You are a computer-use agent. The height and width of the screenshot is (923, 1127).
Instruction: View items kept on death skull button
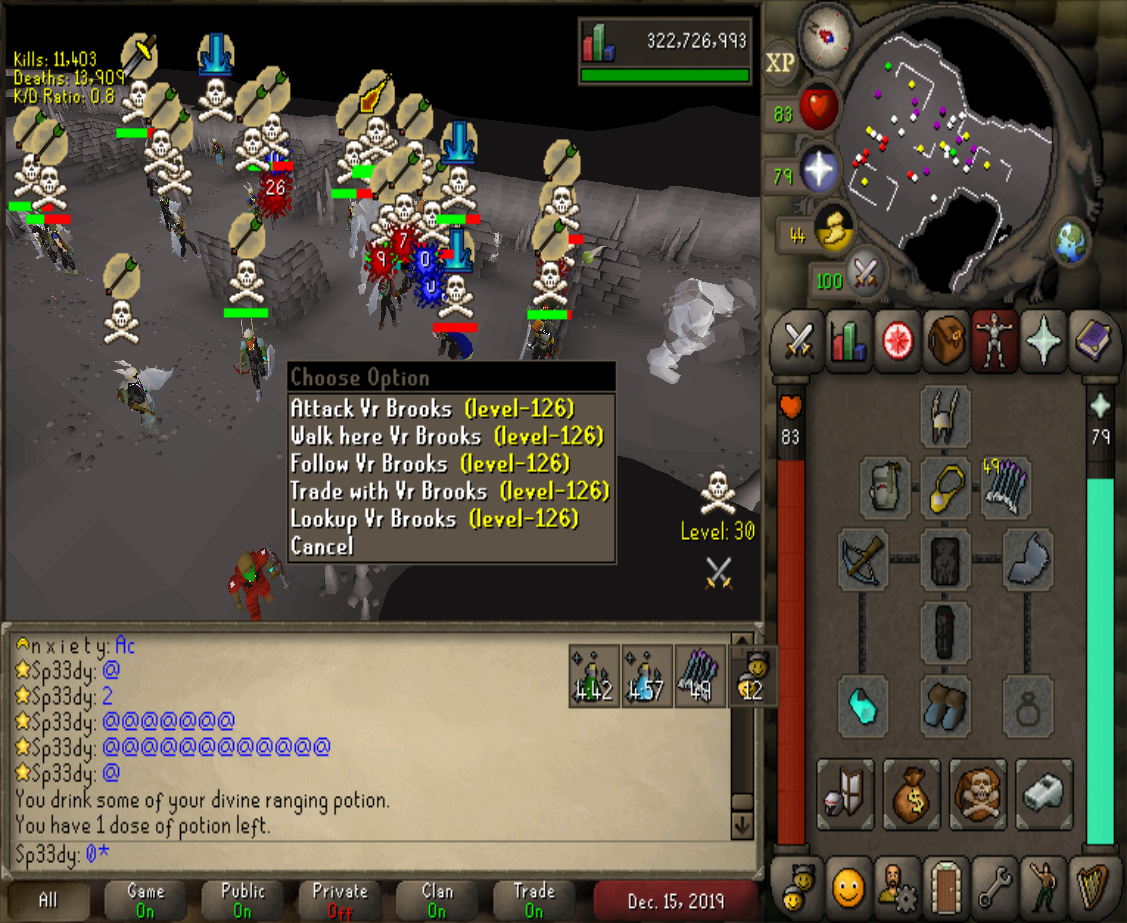coord(978,794)
